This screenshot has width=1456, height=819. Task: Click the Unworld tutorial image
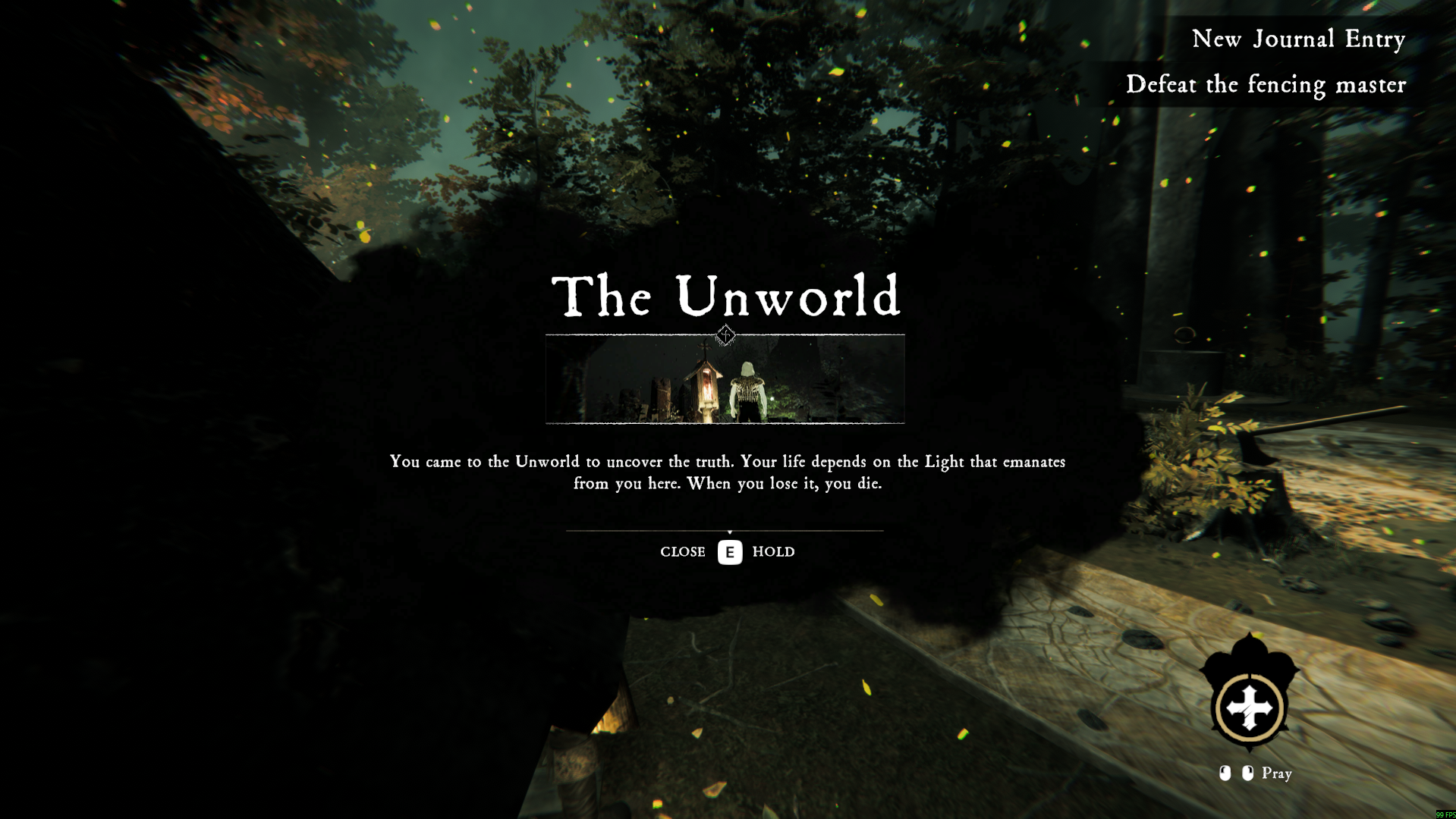tap(725, 379)
